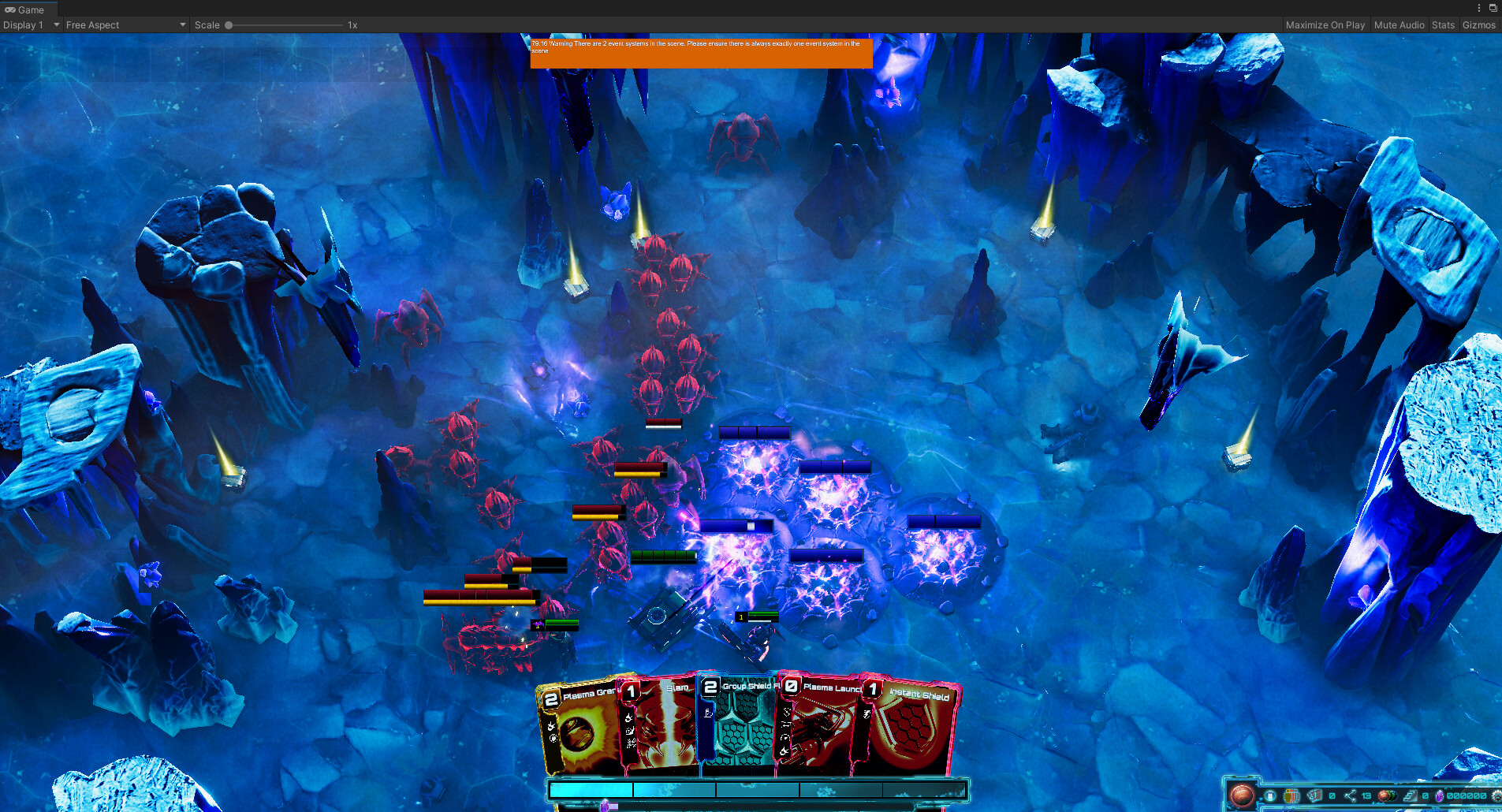Open the options menu via three-dot icon top right
Image resolution: width=1502 pixels, height=812 pixels.
pos(1478,8)
